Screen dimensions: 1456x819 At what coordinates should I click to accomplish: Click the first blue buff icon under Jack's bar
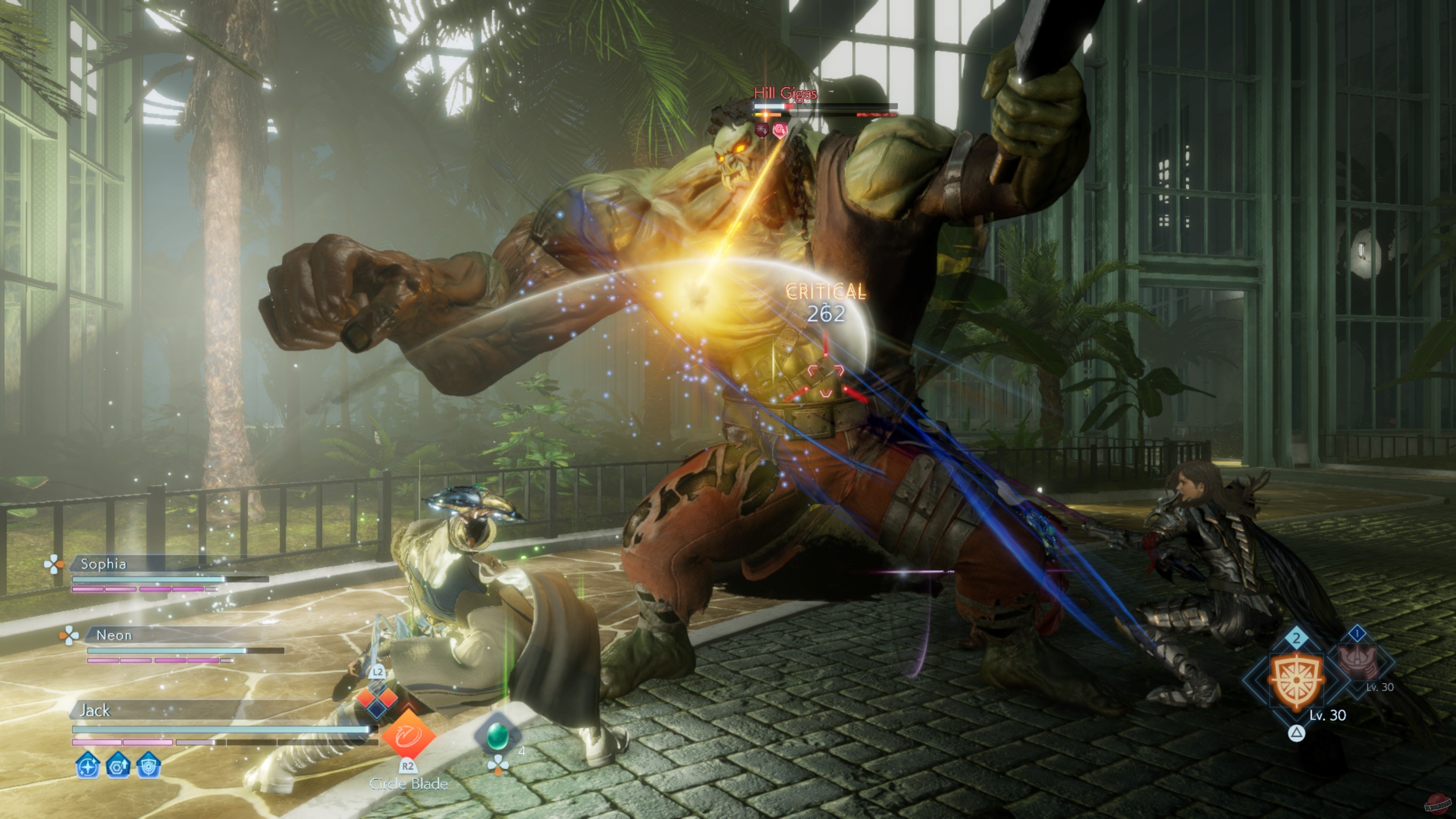[x=87, y=767]
